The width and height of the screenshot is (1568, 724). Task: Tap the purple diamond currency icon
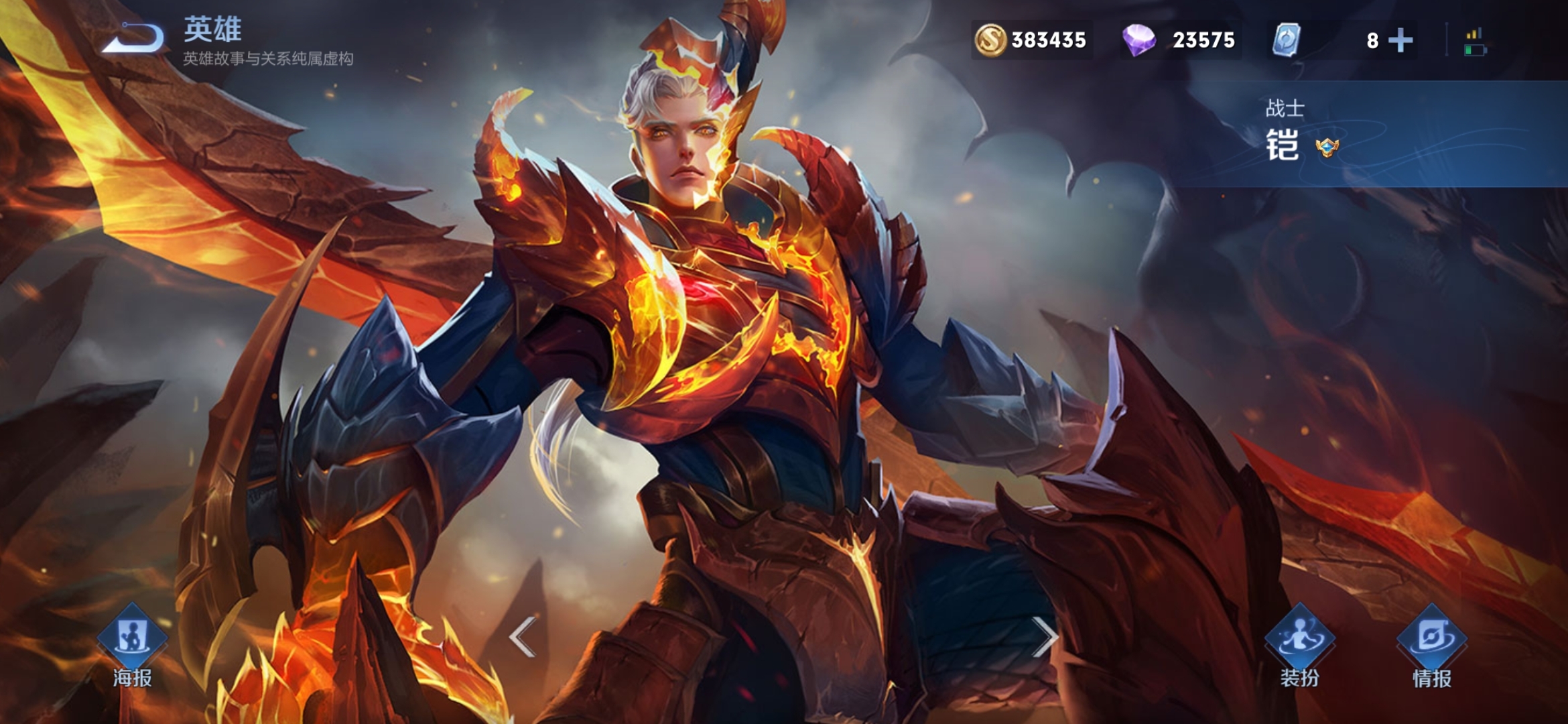[x=1138, y=40]
